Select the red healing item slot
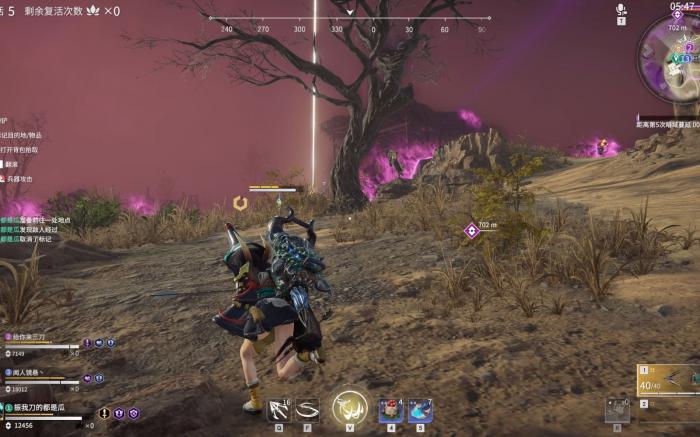Viewport: 700px width, 437px height. tap(391, 410)
